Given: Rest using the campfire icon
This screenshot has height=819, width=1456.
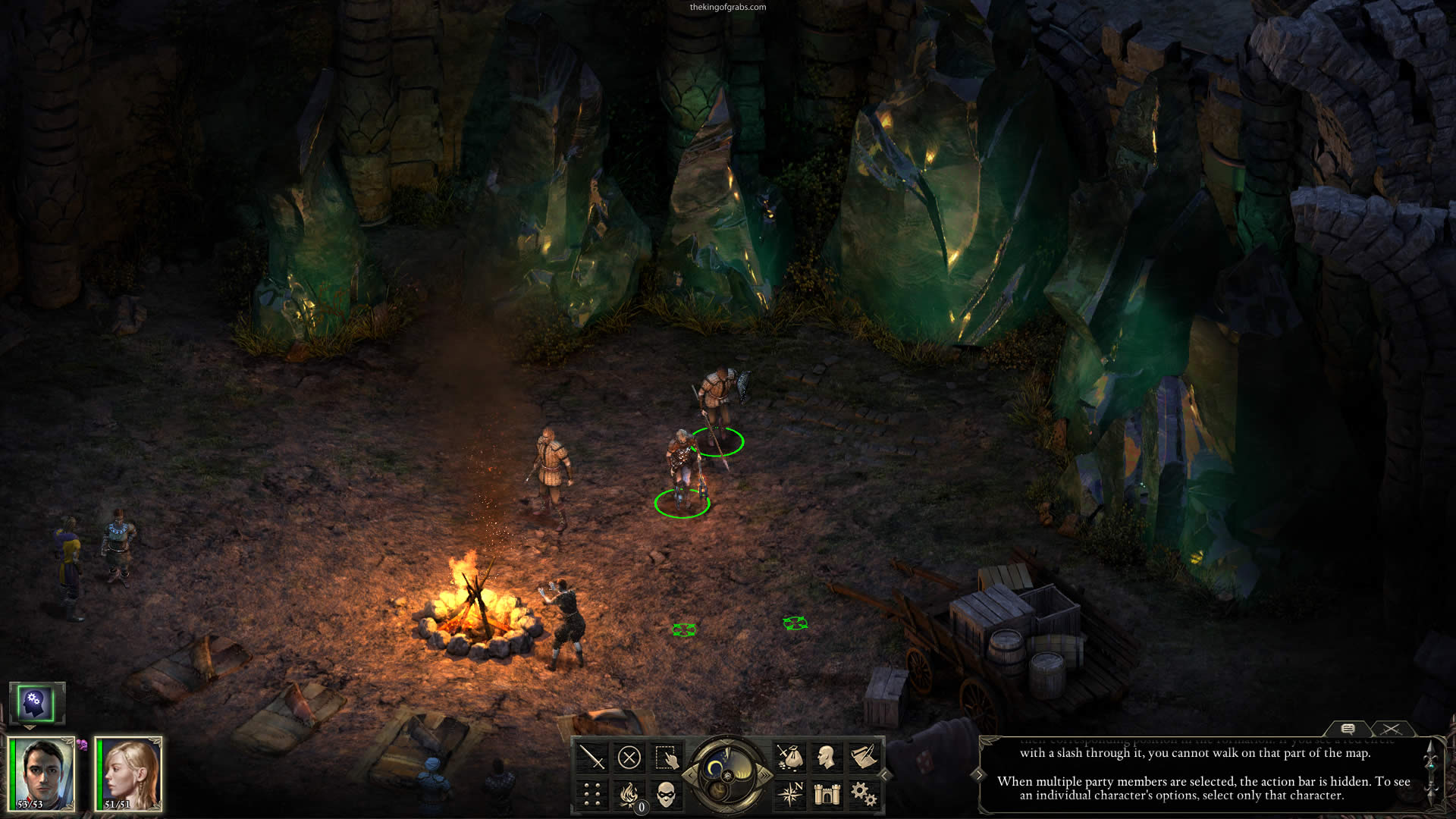Looking at the screenshot, I should click(x=629, y=794).
